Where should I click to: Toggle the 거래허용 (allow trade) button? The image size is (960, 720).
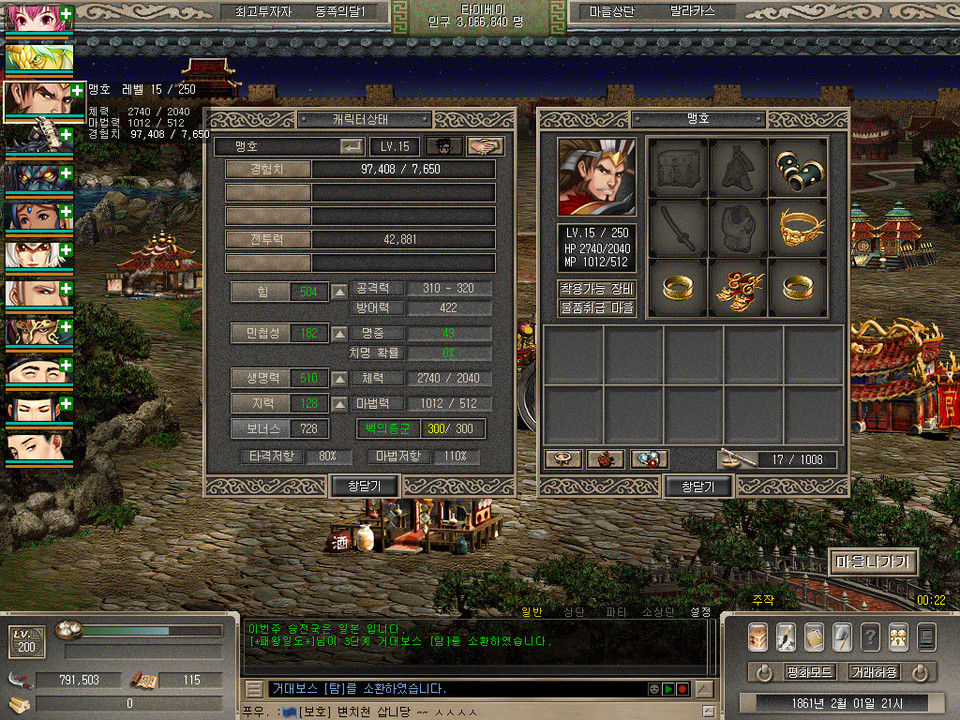point(873,672)
